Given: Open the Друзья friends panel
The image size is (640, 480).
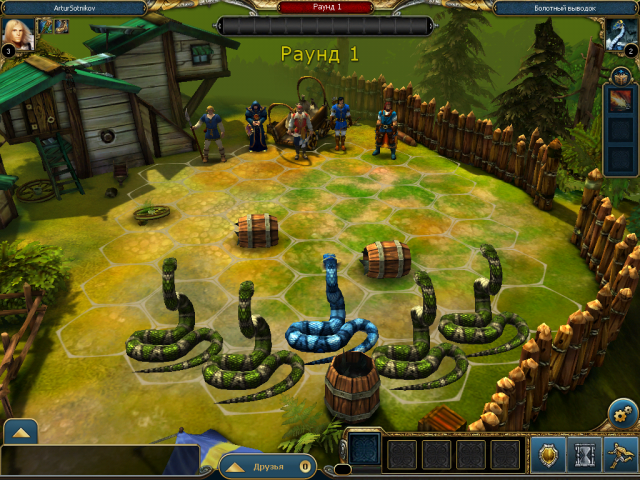Looking at the screenshot, I should (266, 466).
